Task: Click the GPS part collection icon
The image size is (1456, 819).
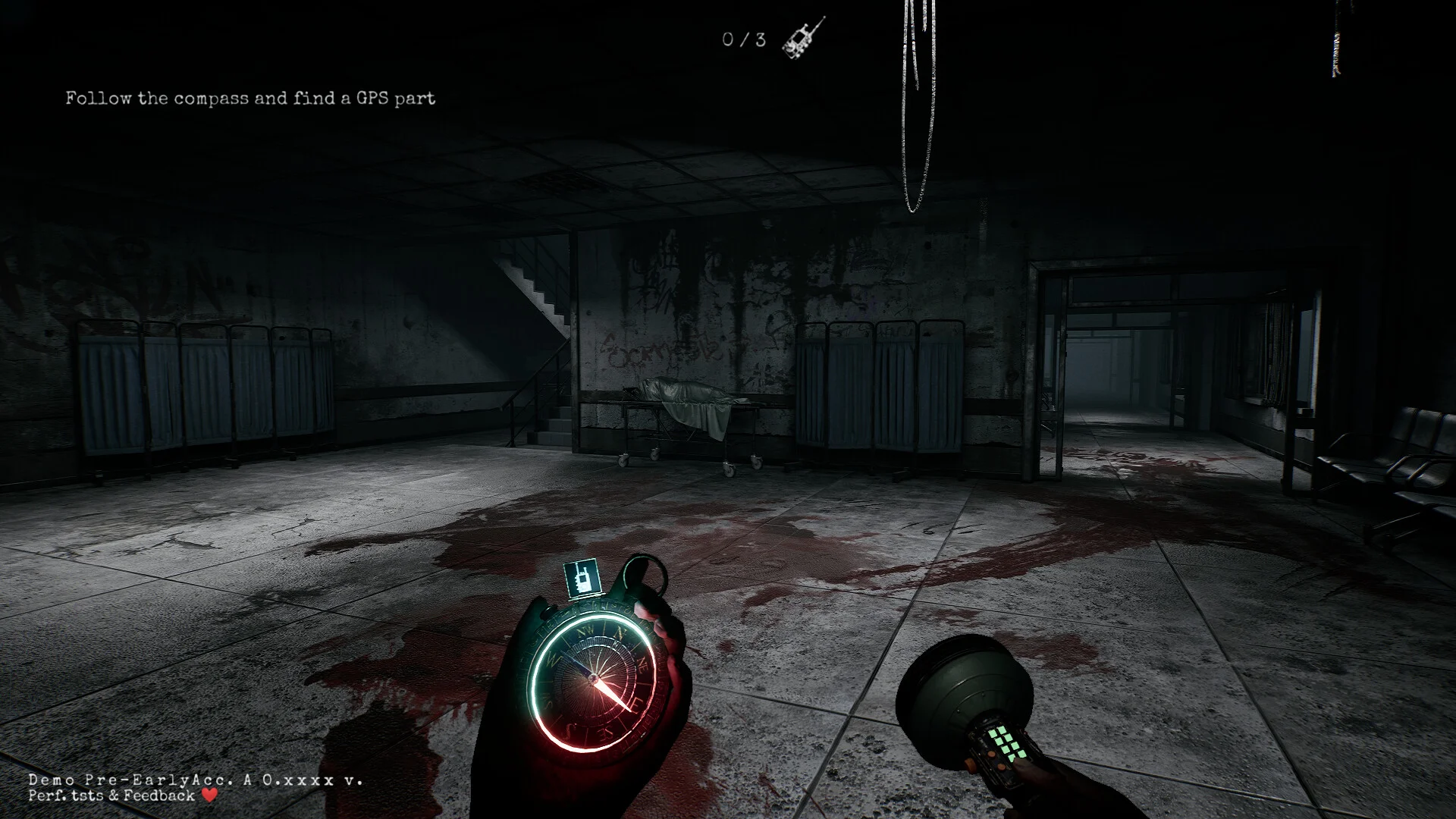Action: pos(803,38)
